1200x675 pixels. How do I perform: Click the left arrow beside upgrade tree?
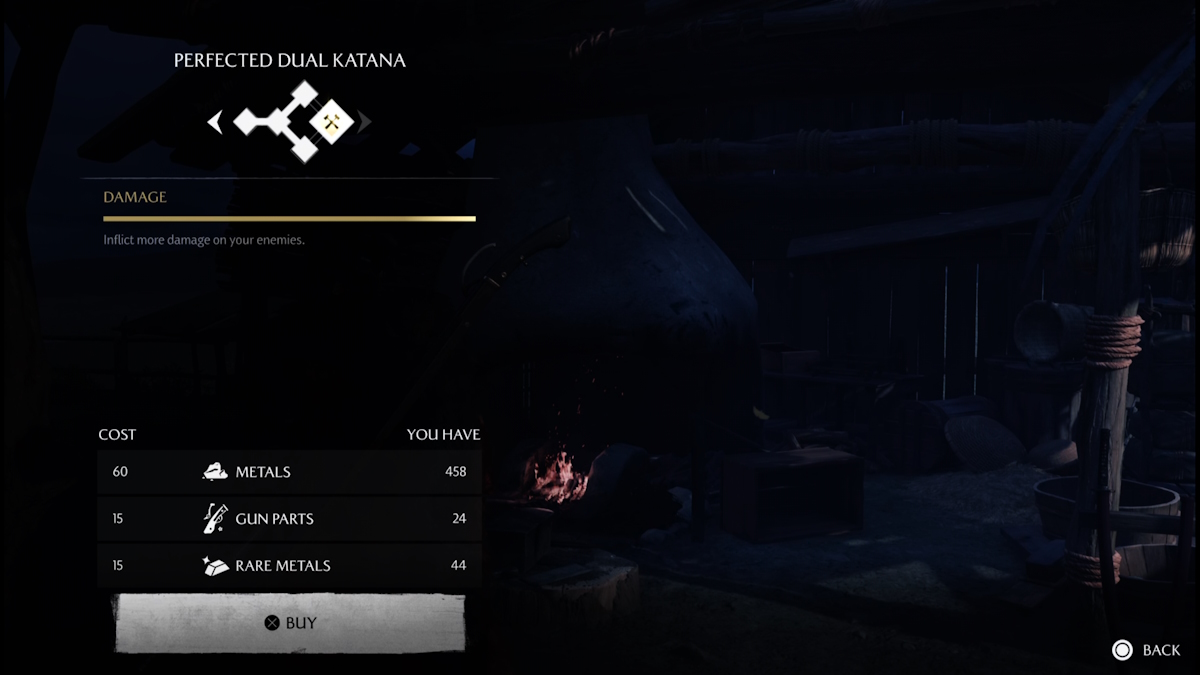coord(214,122)
